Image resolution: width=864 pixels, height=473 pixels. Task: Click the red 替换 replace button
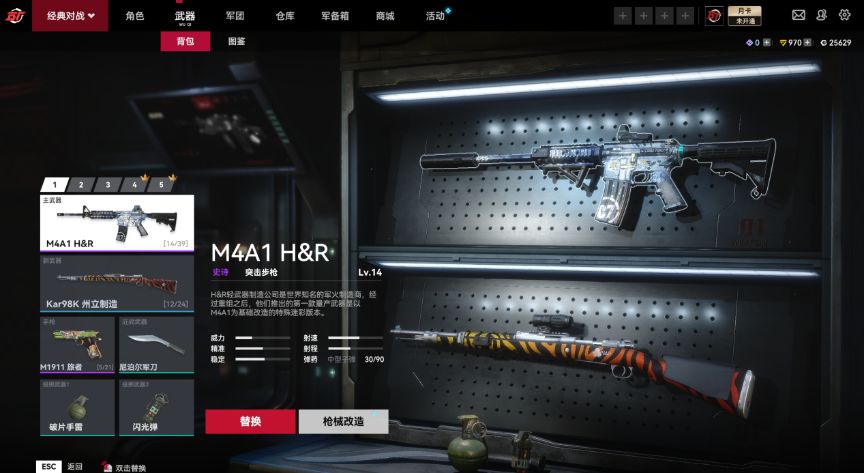[x=250, y=421]
